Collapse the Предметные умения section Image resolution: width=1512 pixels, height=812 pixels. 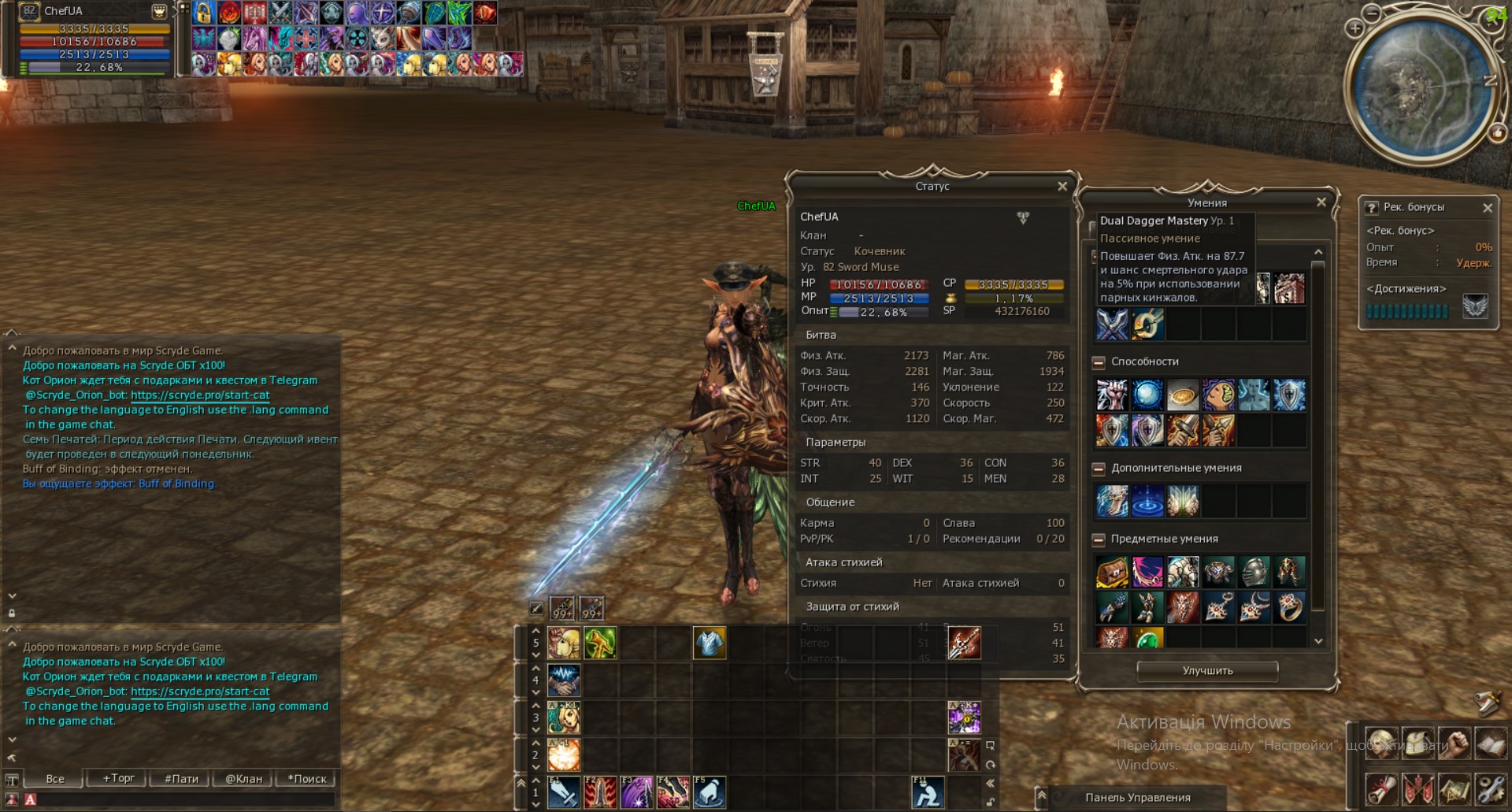(x=1098, y=539)
